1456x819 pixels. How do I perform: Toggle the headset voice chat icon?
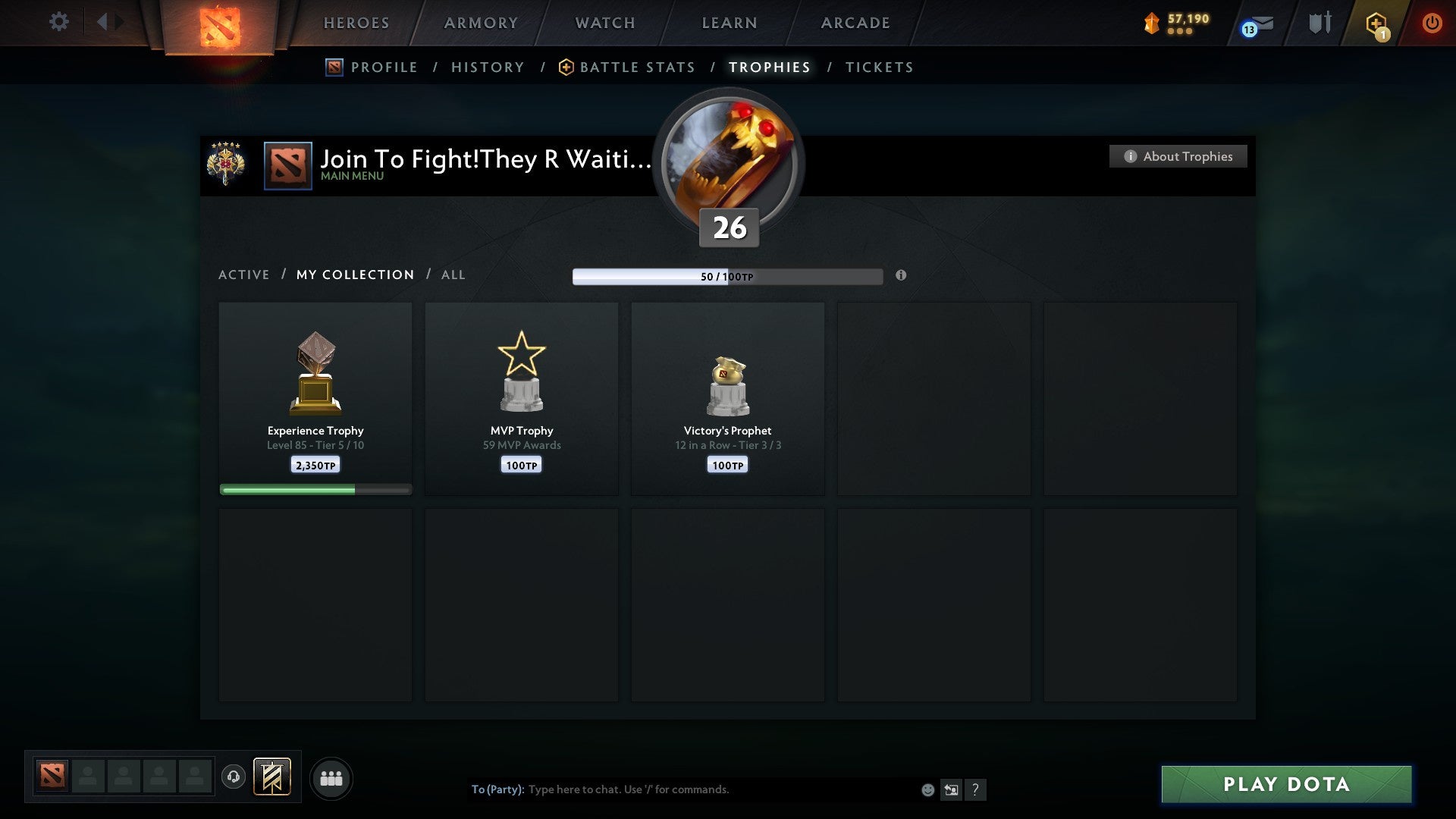(x=234, y=778)
